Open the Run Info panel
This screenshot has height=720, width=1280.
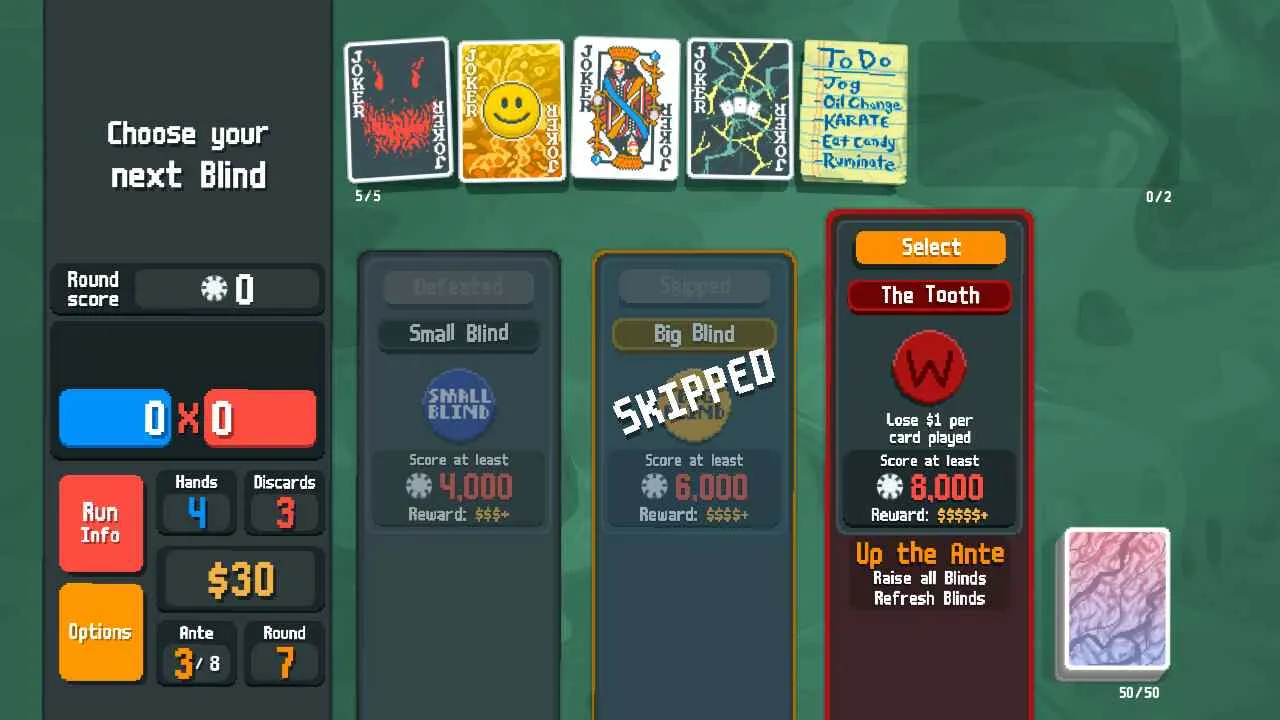point(100,523)
